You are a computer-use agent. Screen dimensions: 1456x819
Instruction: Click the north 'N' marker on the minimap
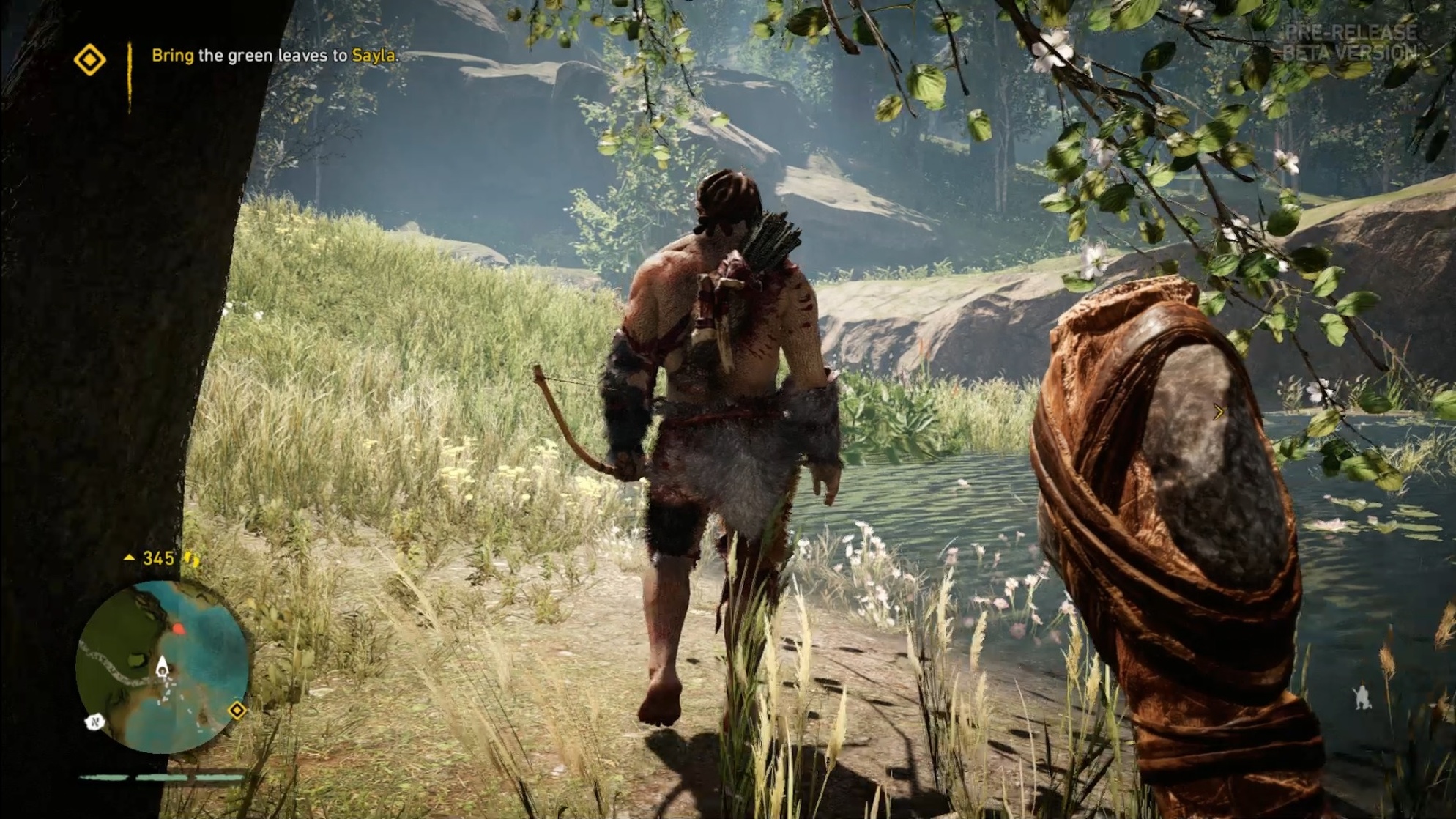pos(94,723)
